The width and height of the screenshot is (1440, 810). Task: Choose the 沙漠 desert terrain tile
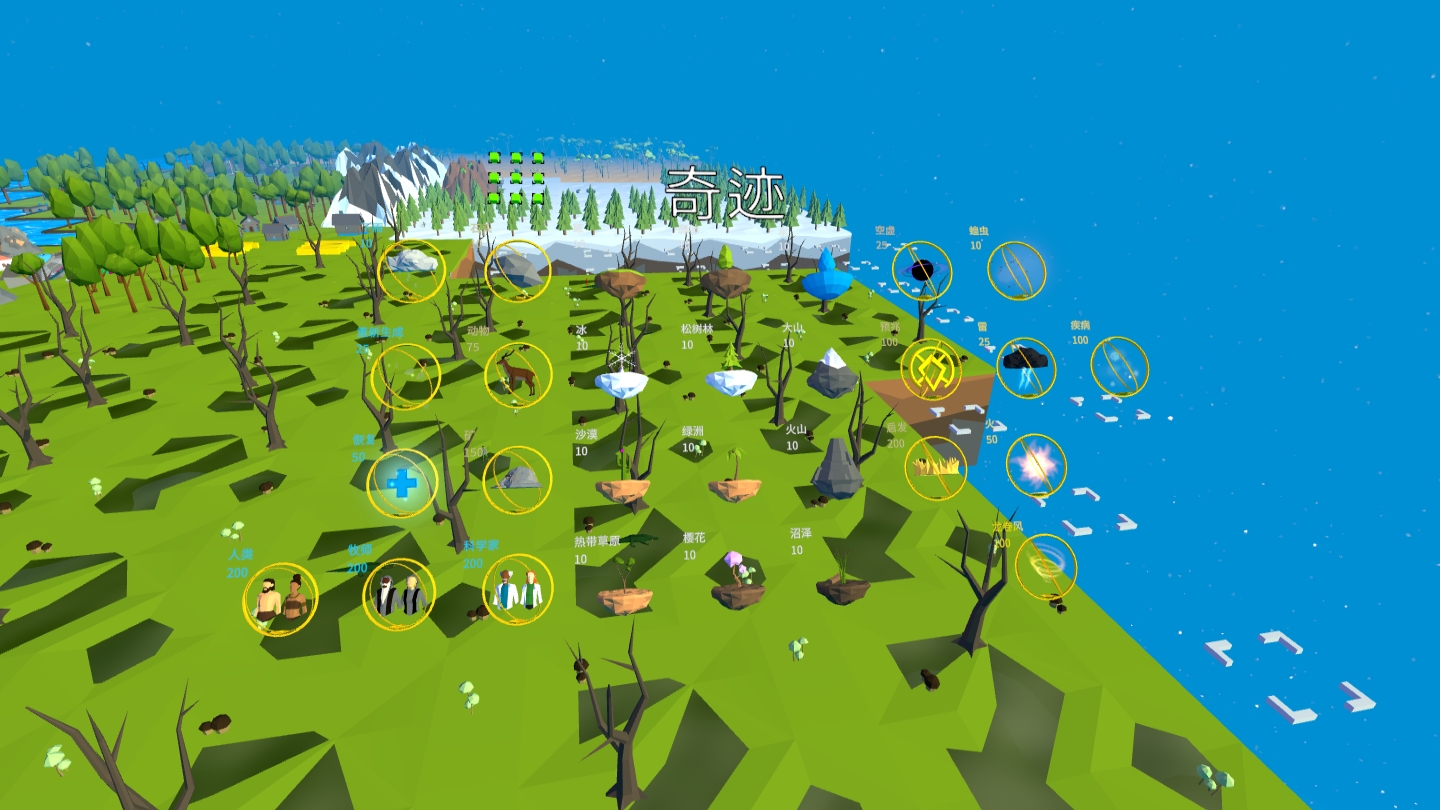(622, 488)
